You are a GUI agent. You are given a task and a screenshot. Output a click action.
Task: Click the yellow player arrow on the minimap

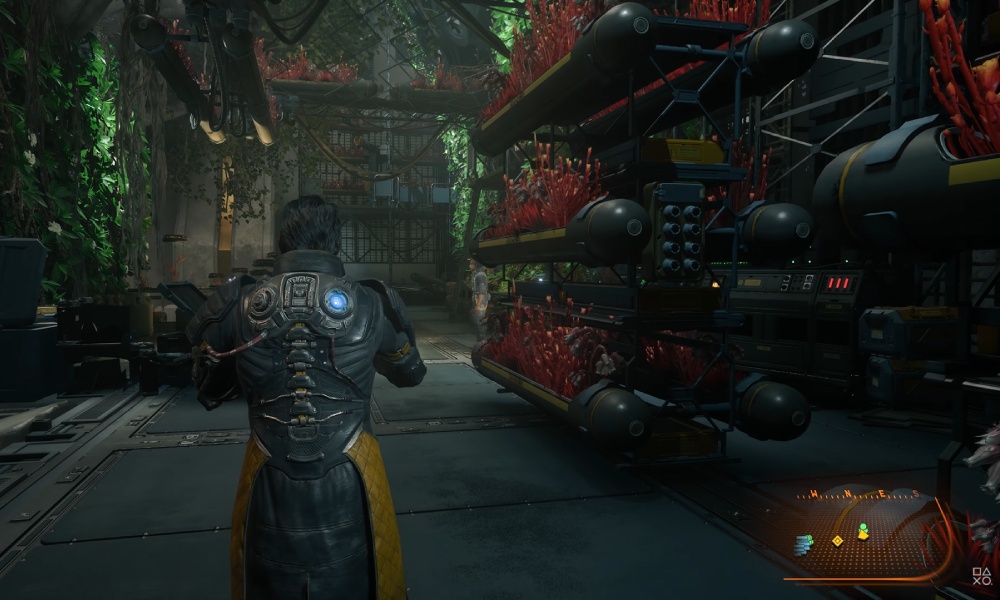click(x=863, y=536)
